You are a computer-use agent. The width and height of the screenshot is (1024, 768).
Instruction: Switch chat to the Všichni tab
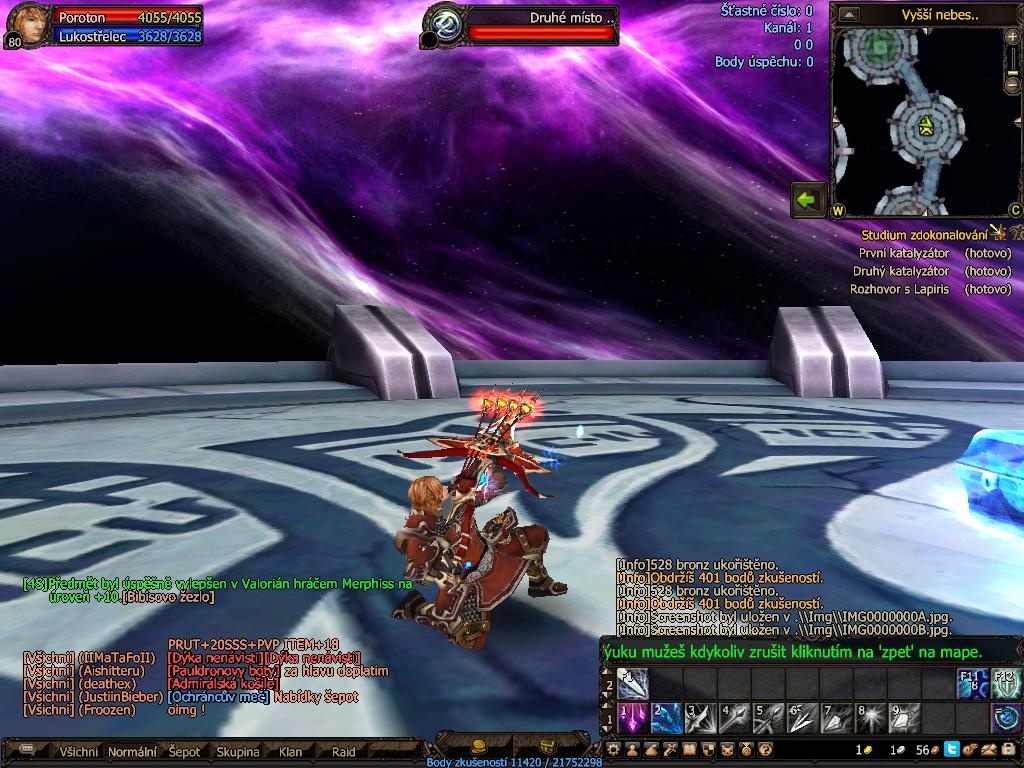79,752
